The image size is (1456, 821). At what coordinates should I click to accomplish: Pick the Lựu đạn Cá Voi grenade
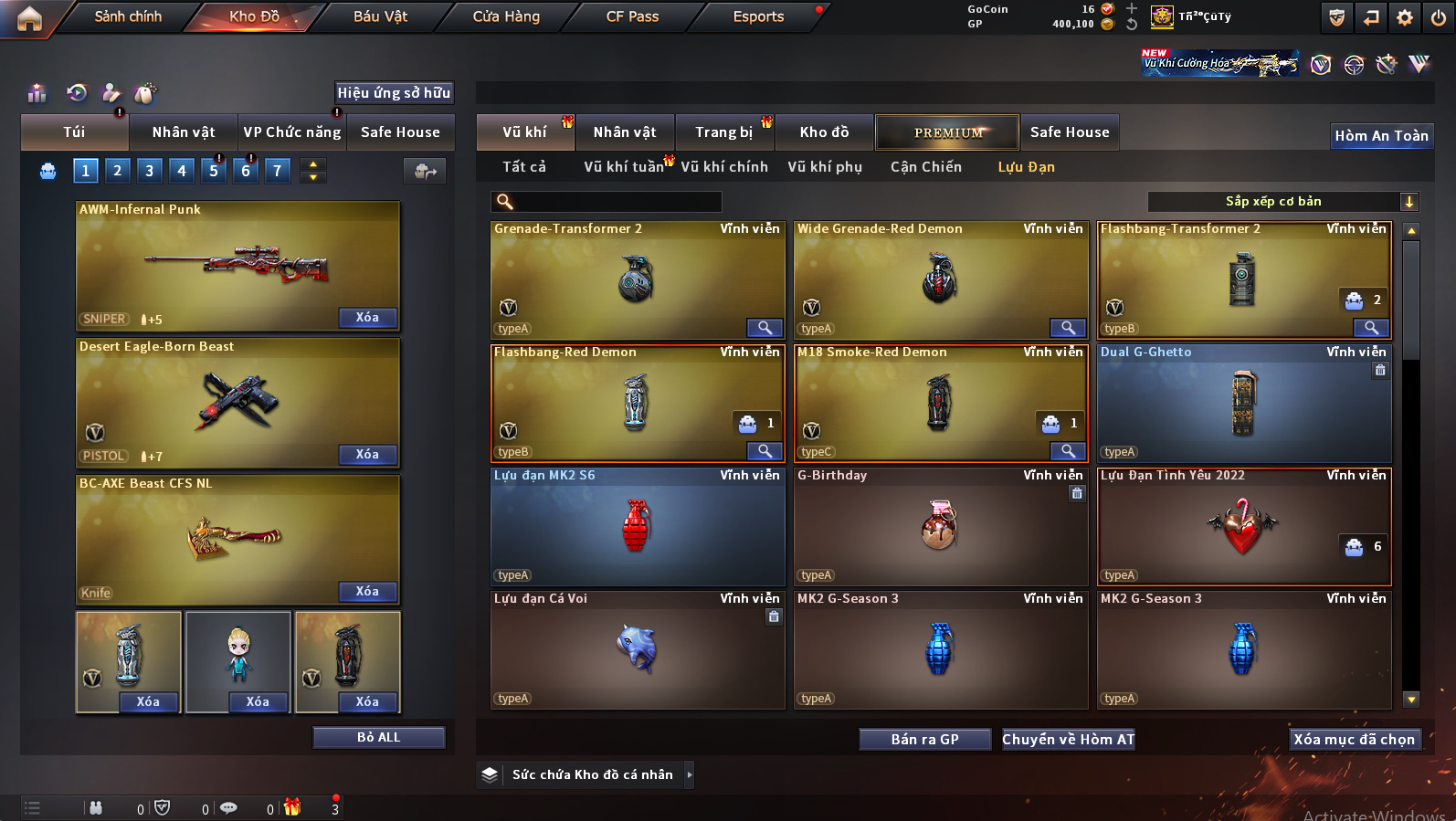click(637, 650)
